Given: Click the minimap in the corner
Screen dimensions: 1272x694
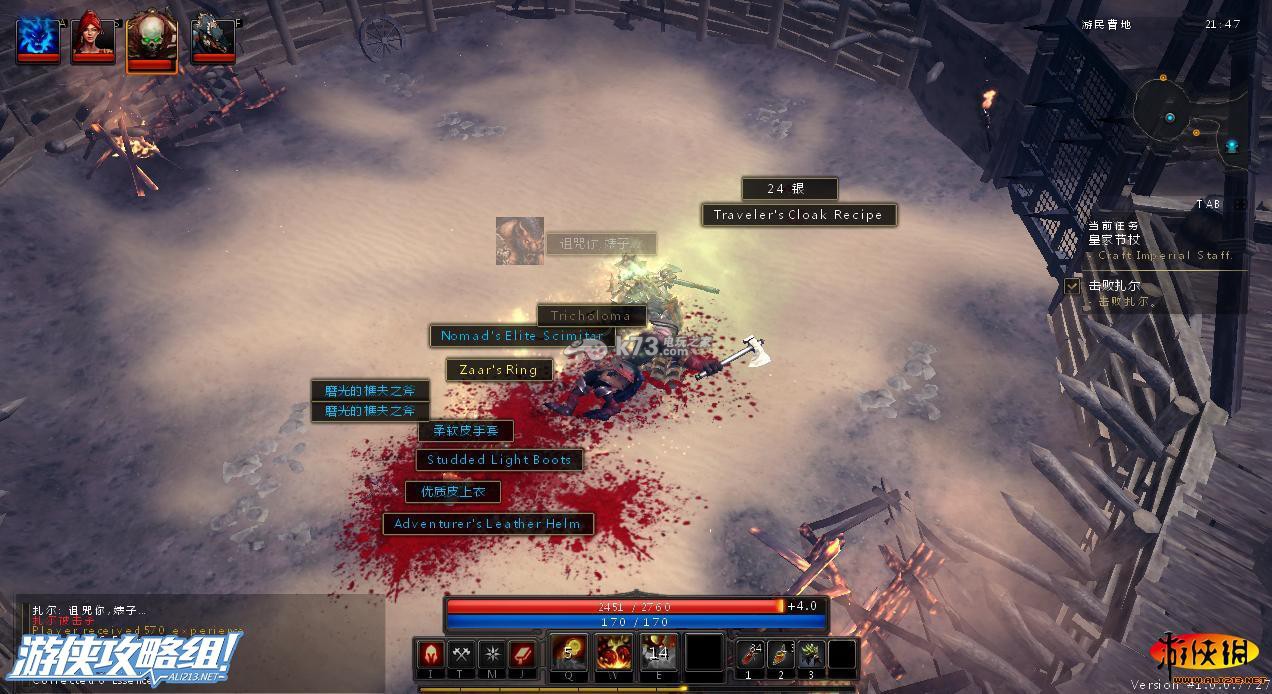Looking at the screenshot, I should 1188,118.
